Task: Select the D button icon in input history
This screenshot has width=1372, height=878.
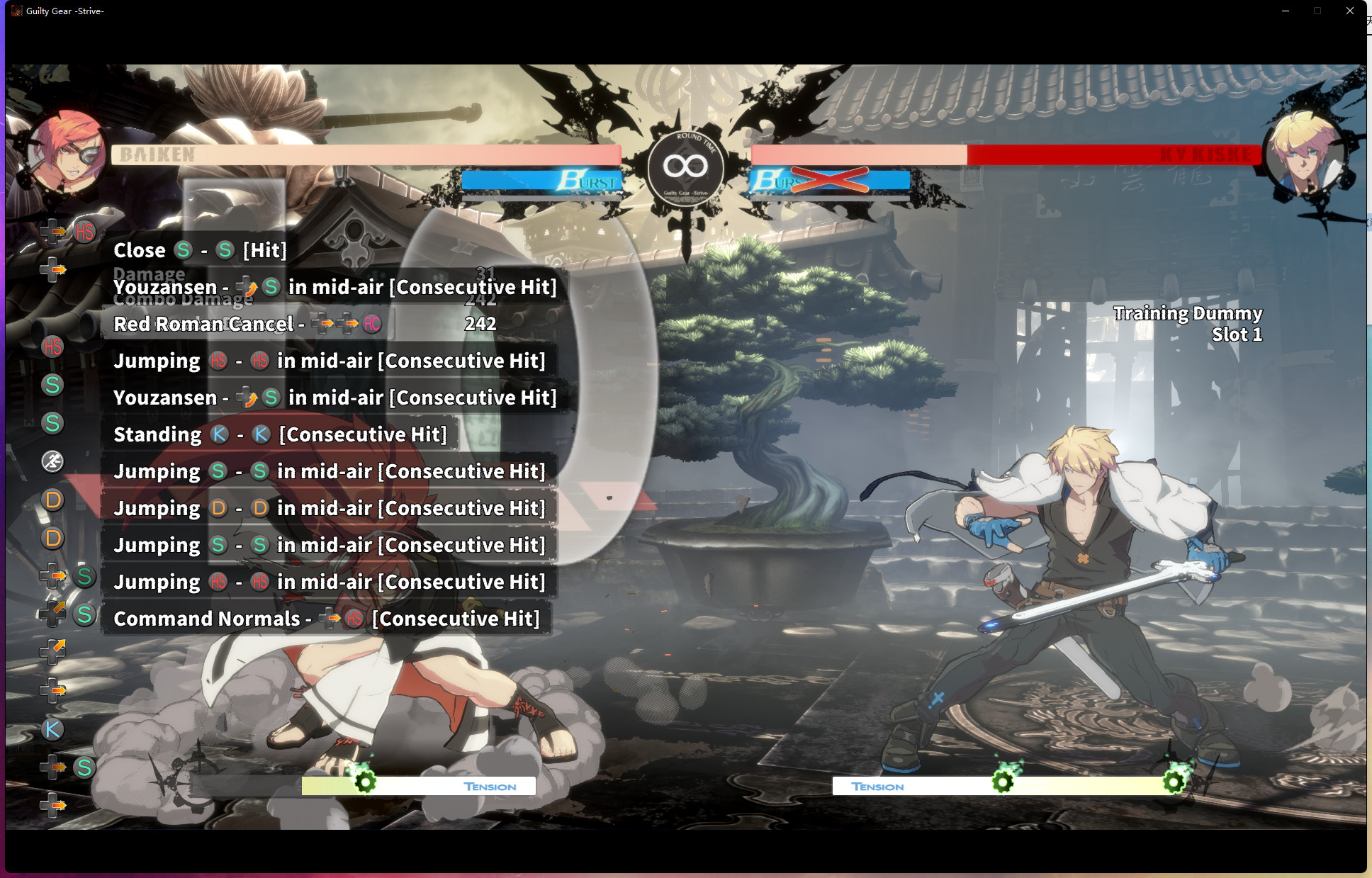Action: pyautogui.click(x=52, y=500)
